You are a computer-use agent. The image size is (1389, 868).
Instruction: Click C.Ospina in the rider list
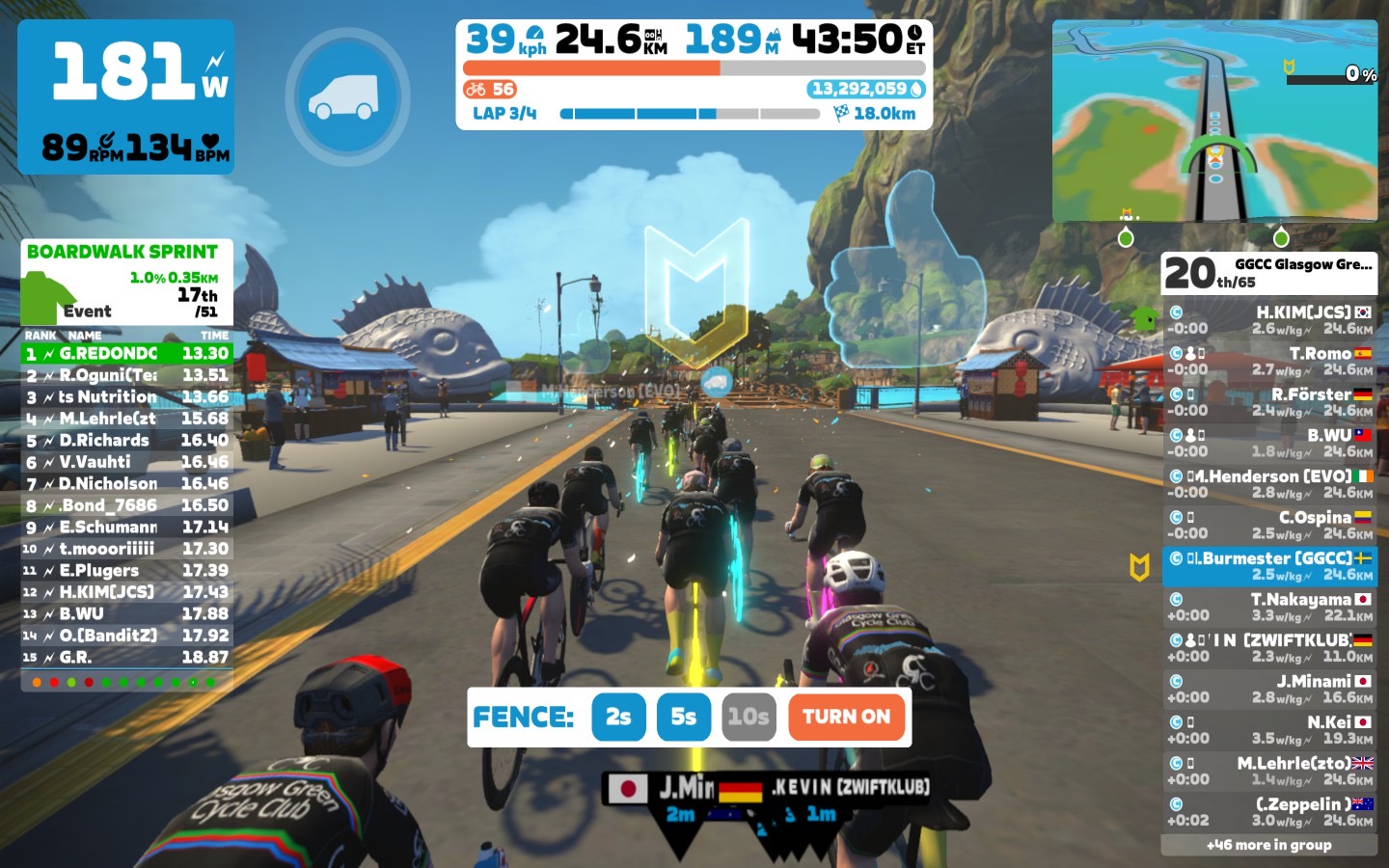(x=1269, y=525)
